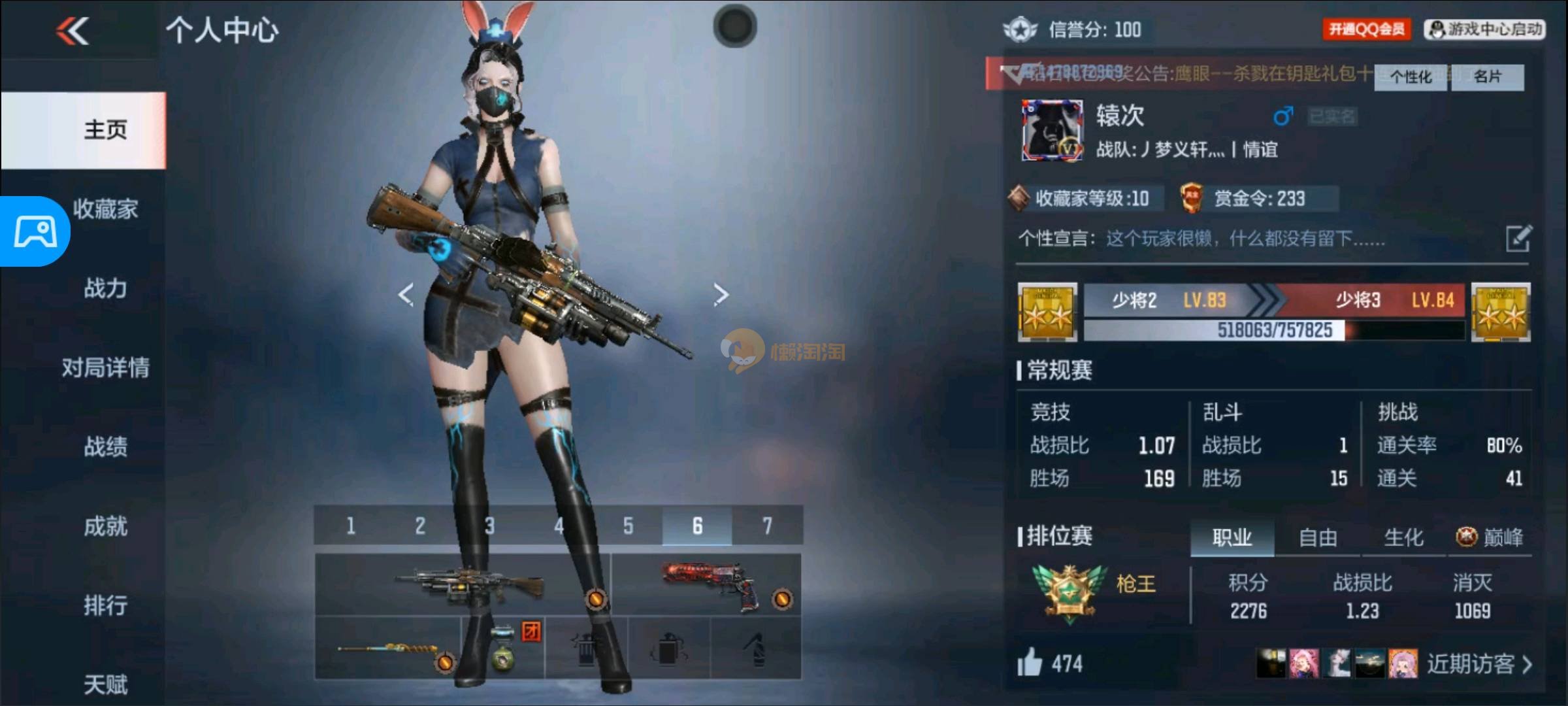Open the 收藏家 menu entry
Screen dimensions: 1568x706
pos(106,209)
